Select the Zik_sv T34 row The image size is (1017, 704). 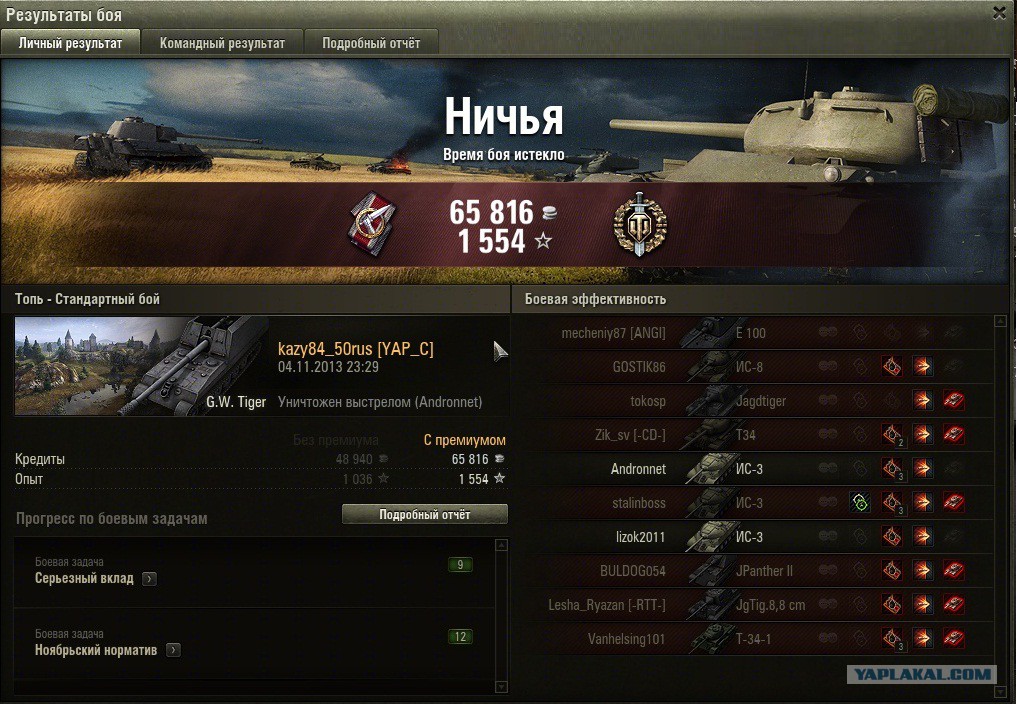750,435
